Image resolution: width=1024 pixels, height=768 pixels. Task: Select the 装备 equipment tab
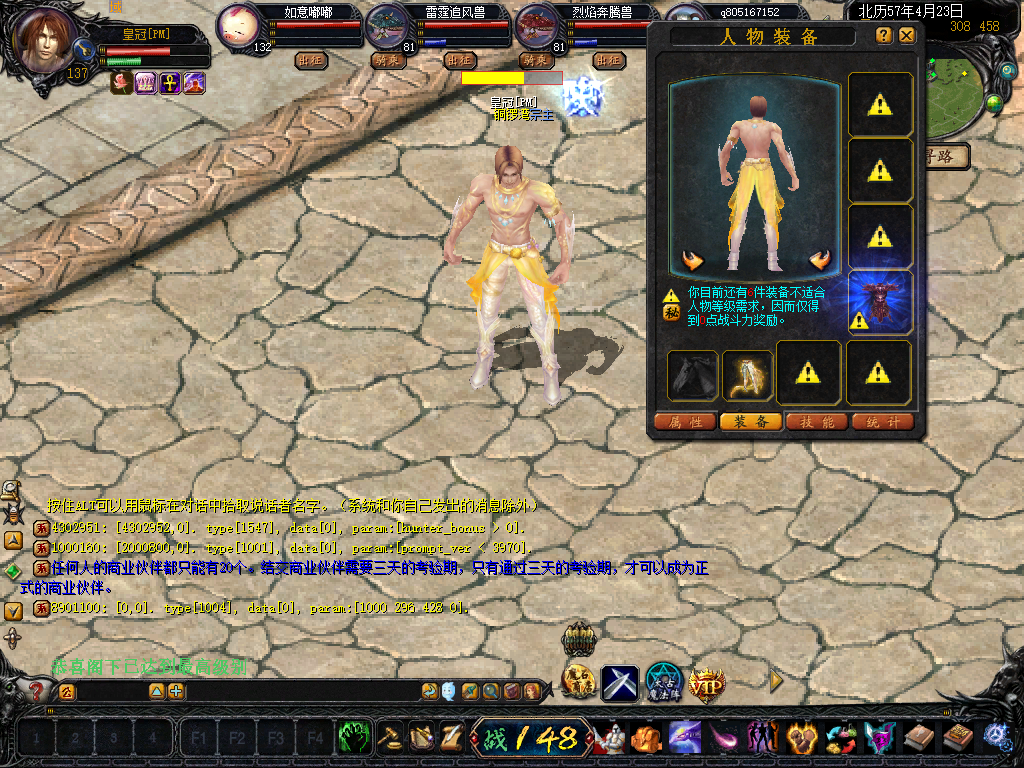[x=751, y=422]
